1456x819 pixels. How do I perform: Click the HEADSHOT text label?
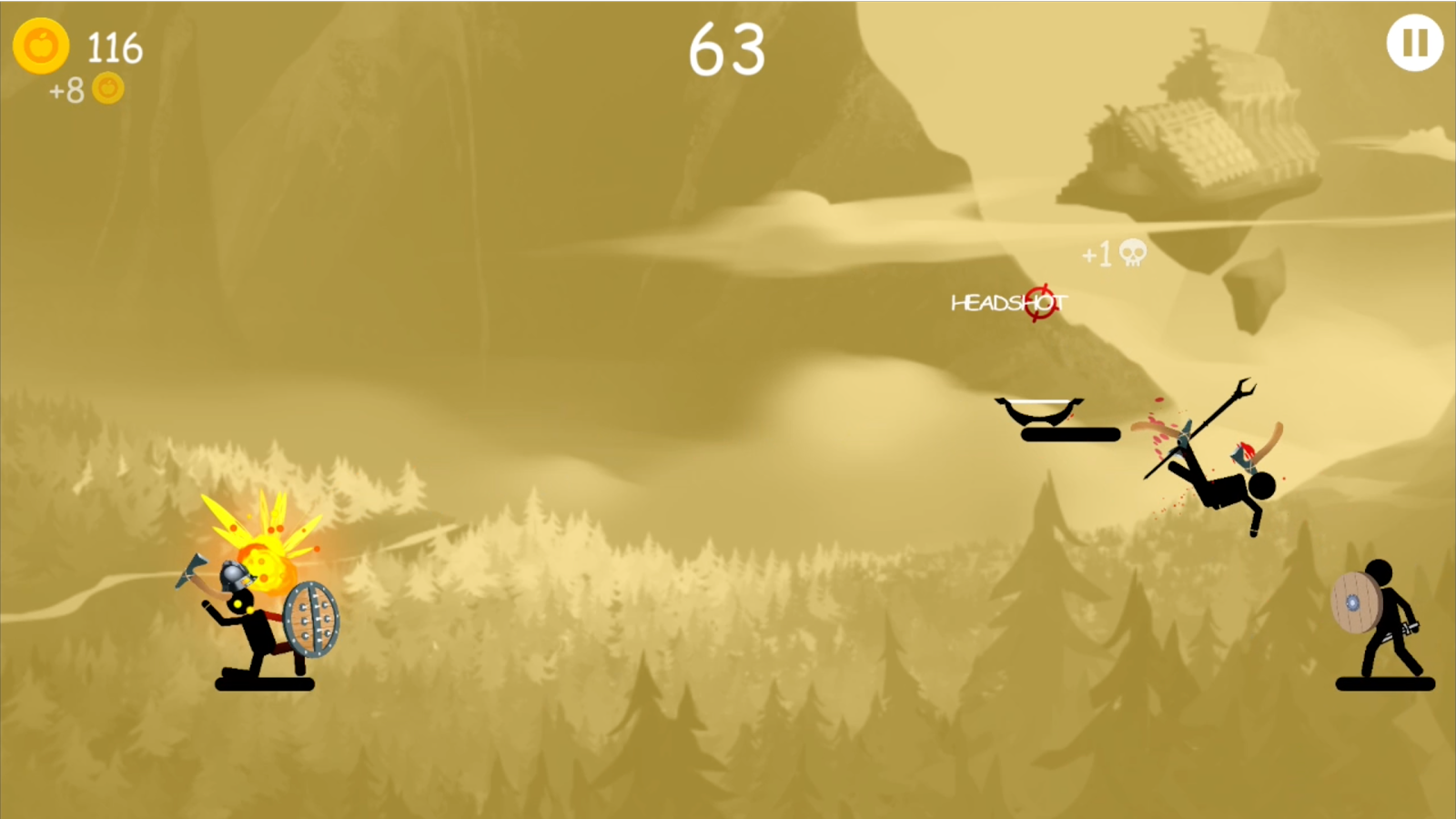1010,302
